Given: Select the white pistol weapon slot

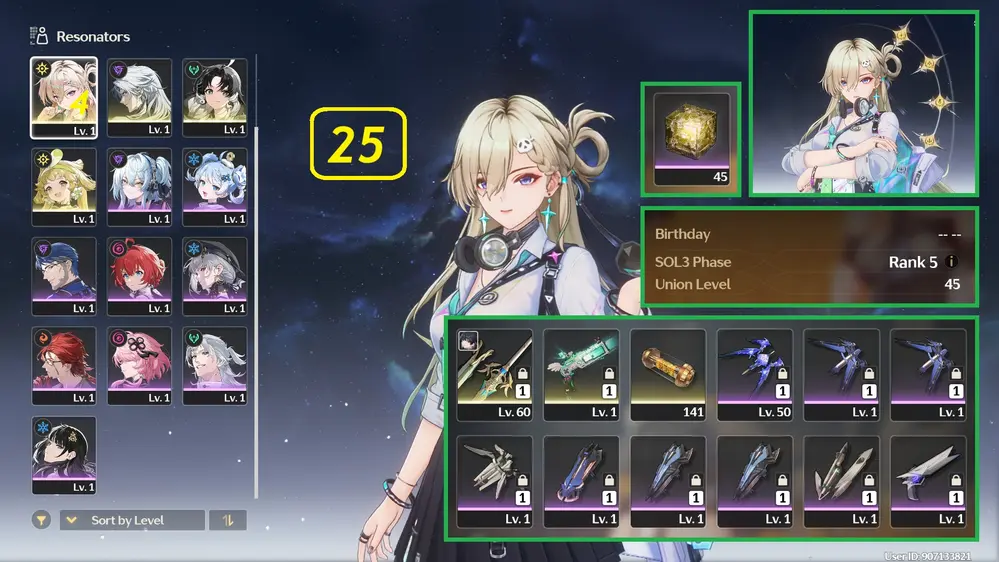Looking at the screenshot, I should click(x=928, y=481).
